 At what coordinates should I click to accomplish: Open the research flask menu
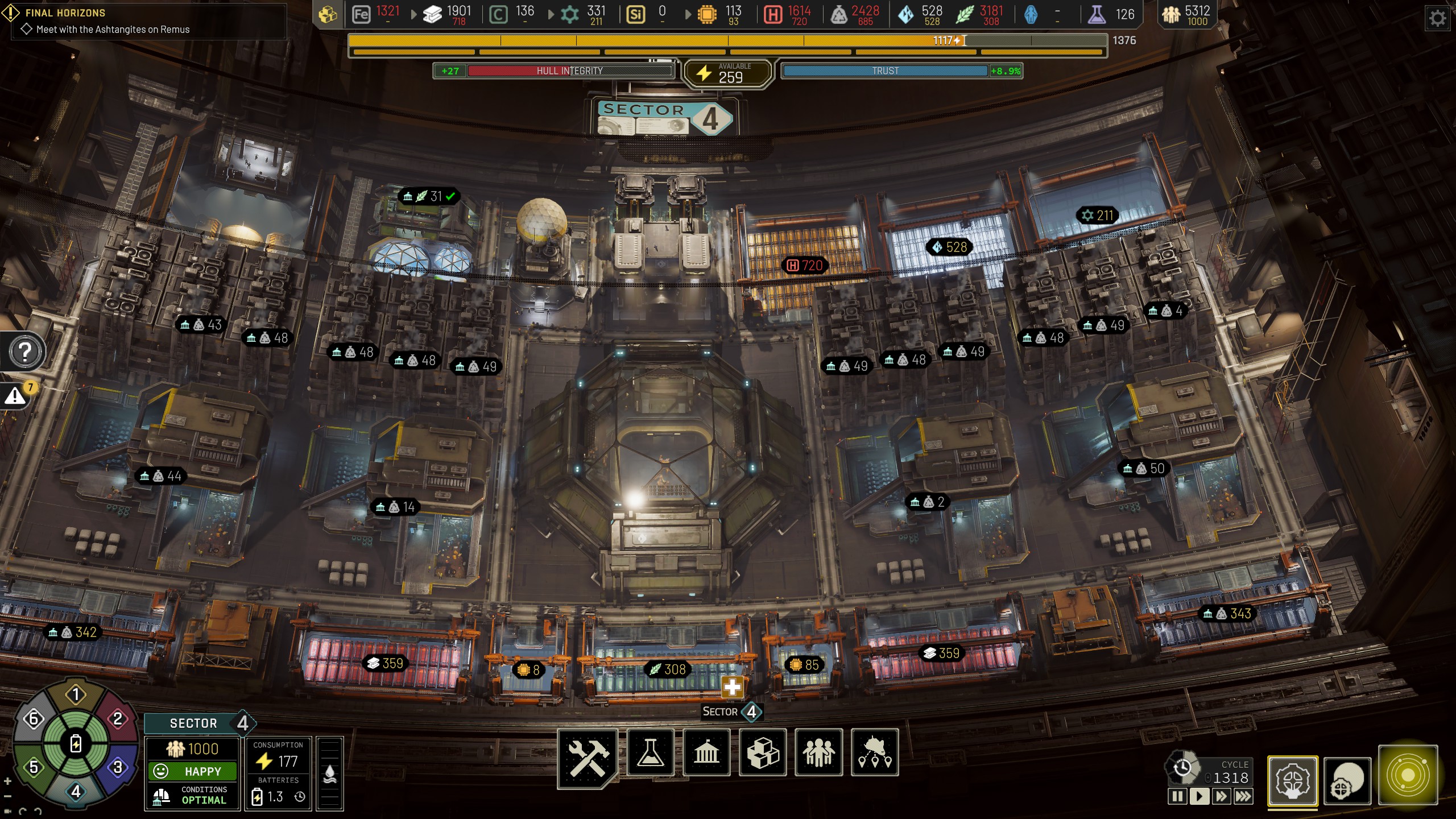650,753
